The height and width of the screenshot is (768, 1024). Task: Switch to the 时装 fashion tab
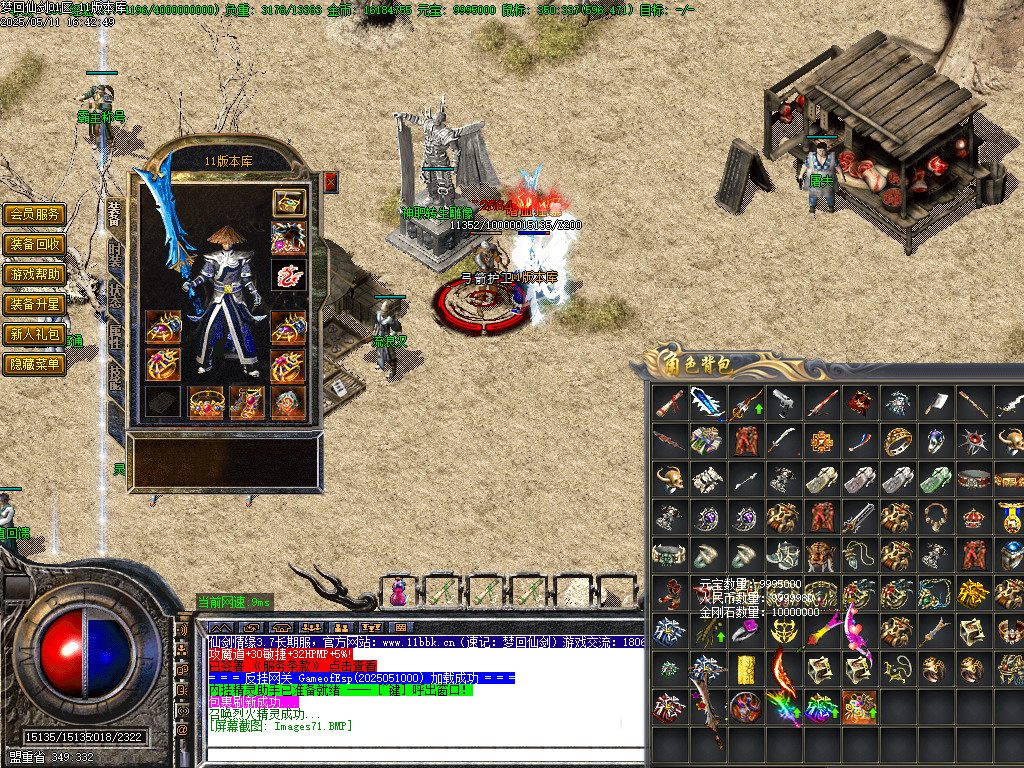click(x=114, y=255)
